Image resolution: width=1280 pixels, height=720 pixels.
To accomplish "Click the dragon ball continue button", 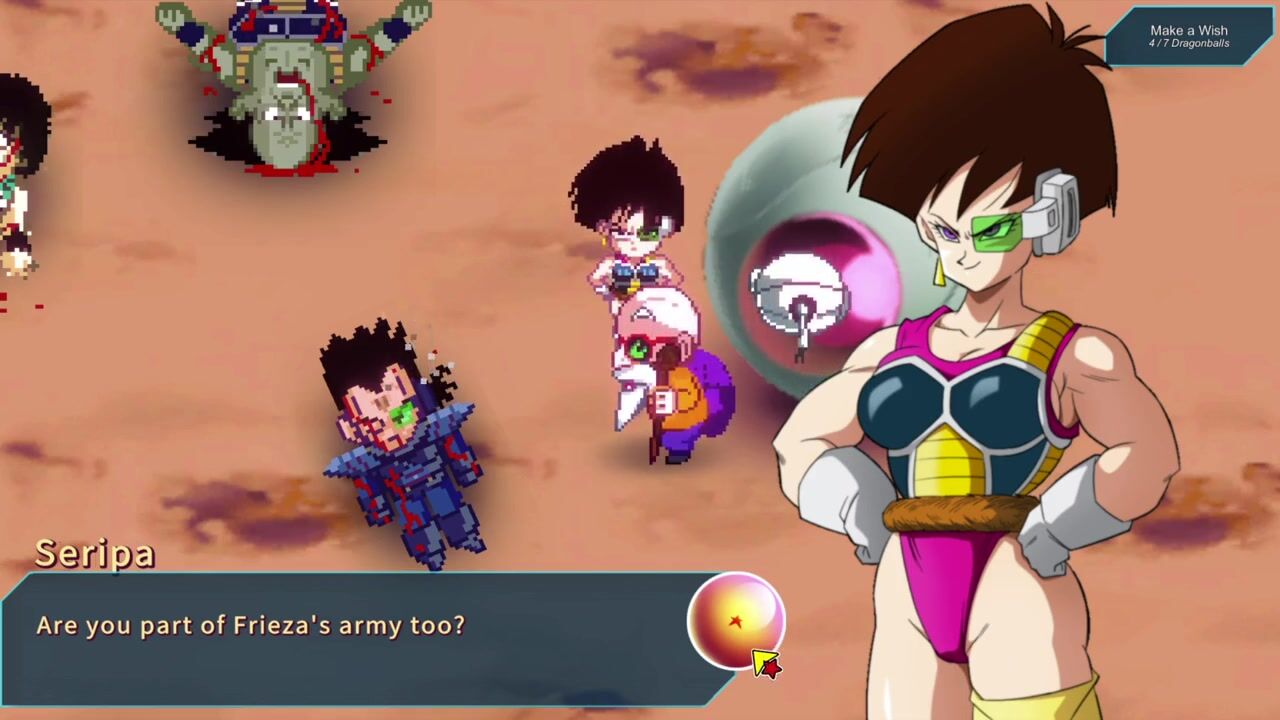I will point(736,621).
